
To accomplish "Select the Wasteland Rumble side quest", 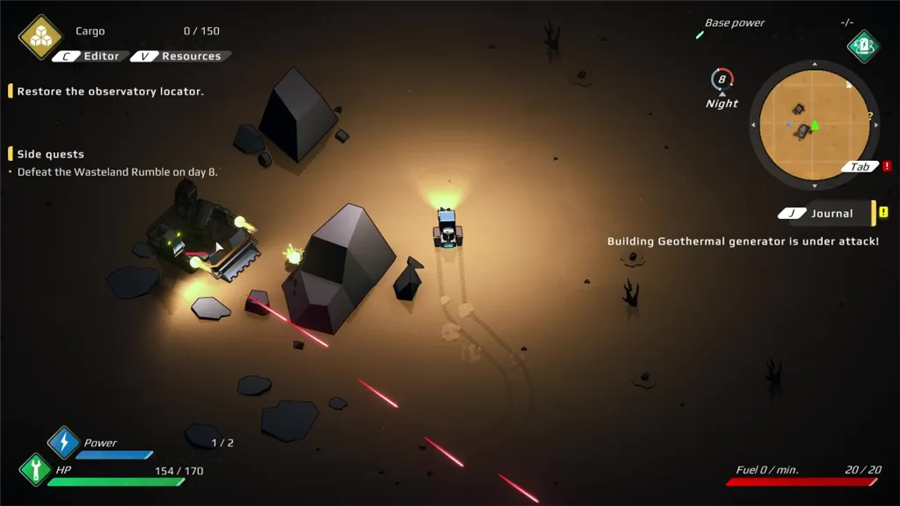I will (x=117, y=172).
